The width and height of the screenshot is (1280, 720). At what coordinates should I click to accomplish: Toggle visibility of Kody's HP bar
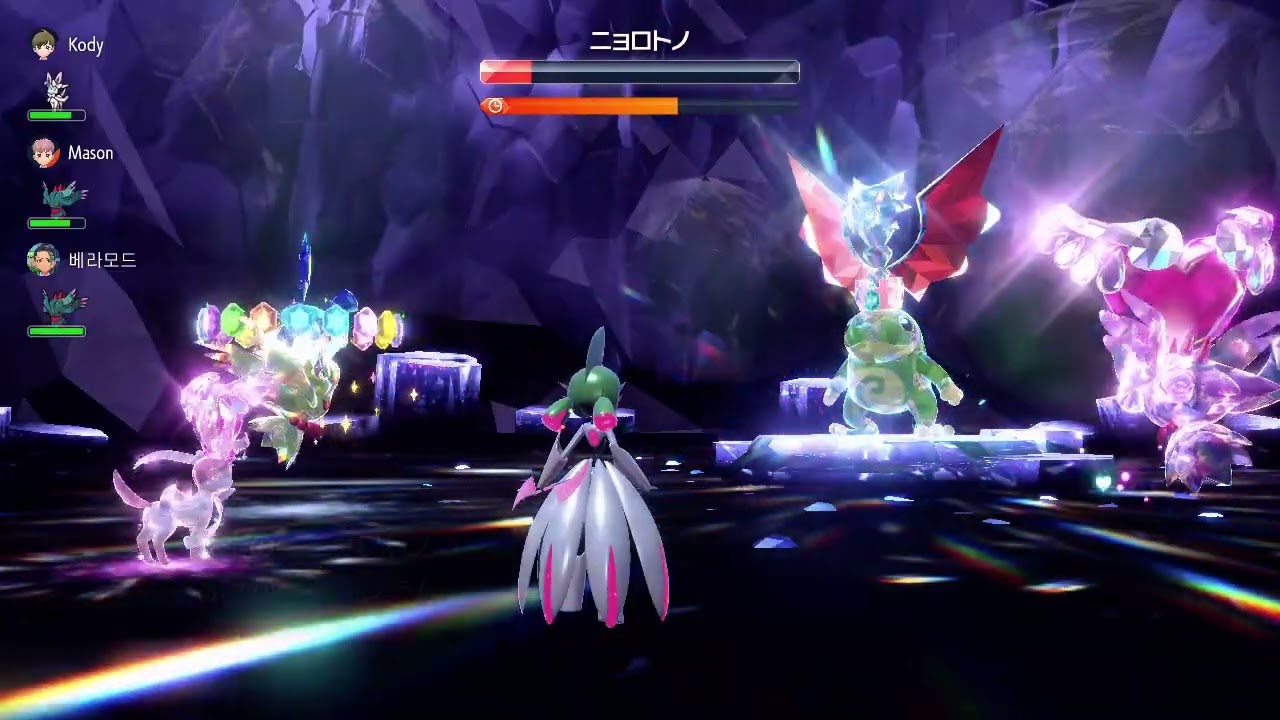pos(56,115)
